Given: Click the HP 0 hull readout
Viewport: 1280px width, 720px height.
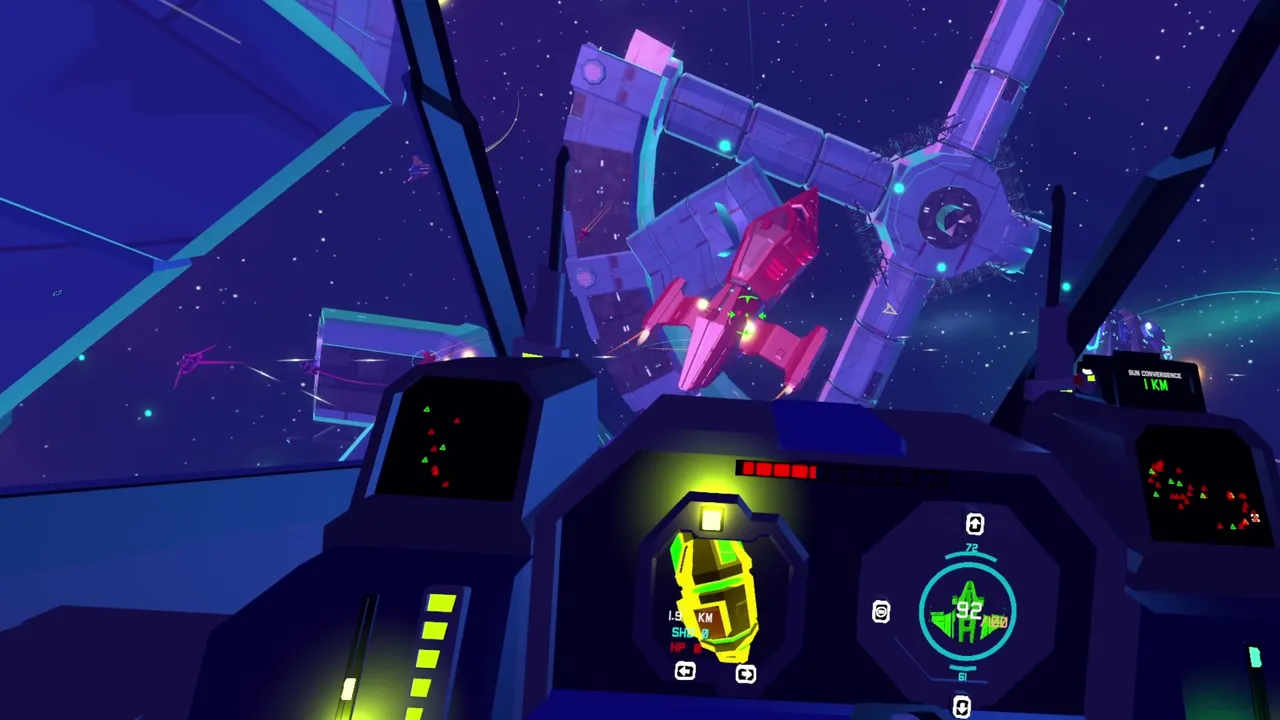Looking at the screenshot, I should coord(684,646).
